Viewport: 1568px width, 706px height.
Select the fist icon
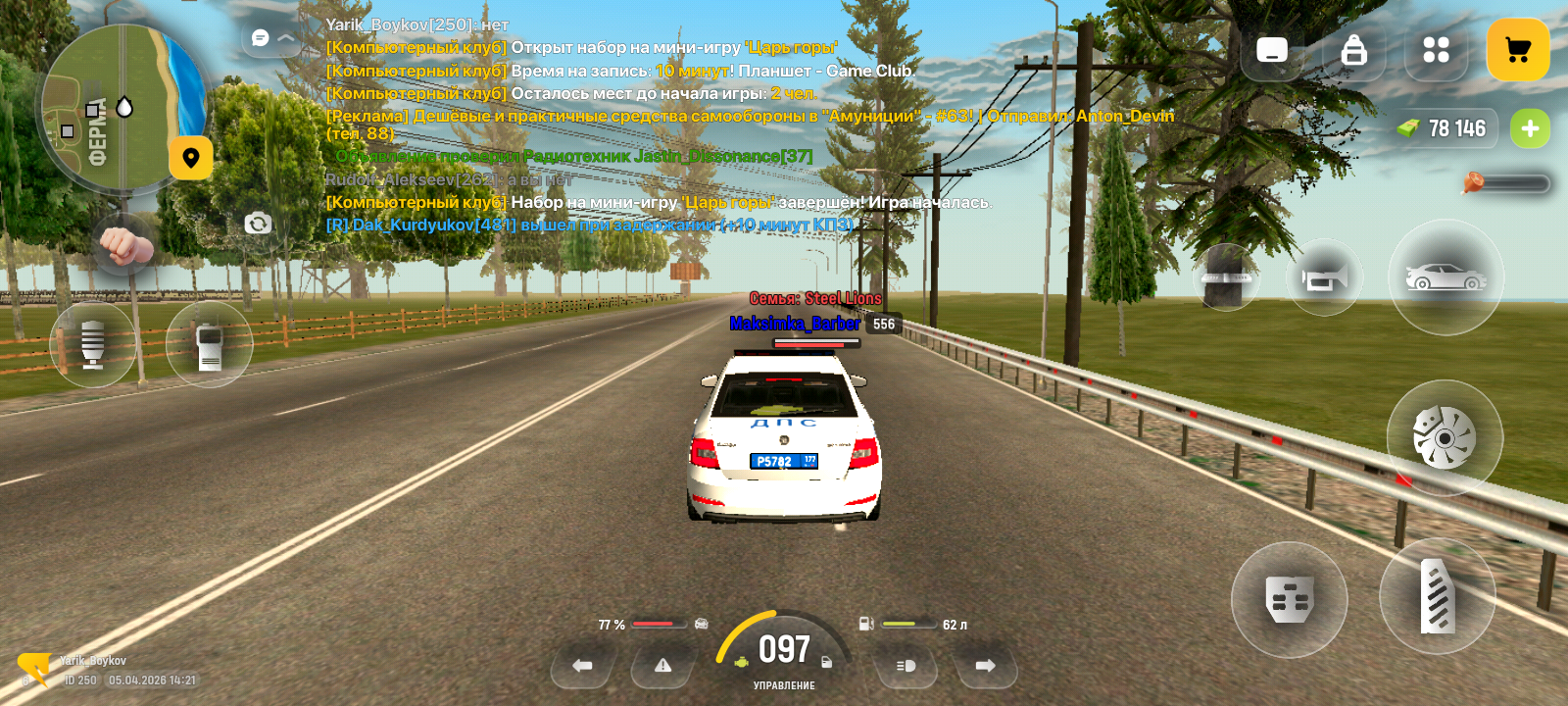[122, 244]
